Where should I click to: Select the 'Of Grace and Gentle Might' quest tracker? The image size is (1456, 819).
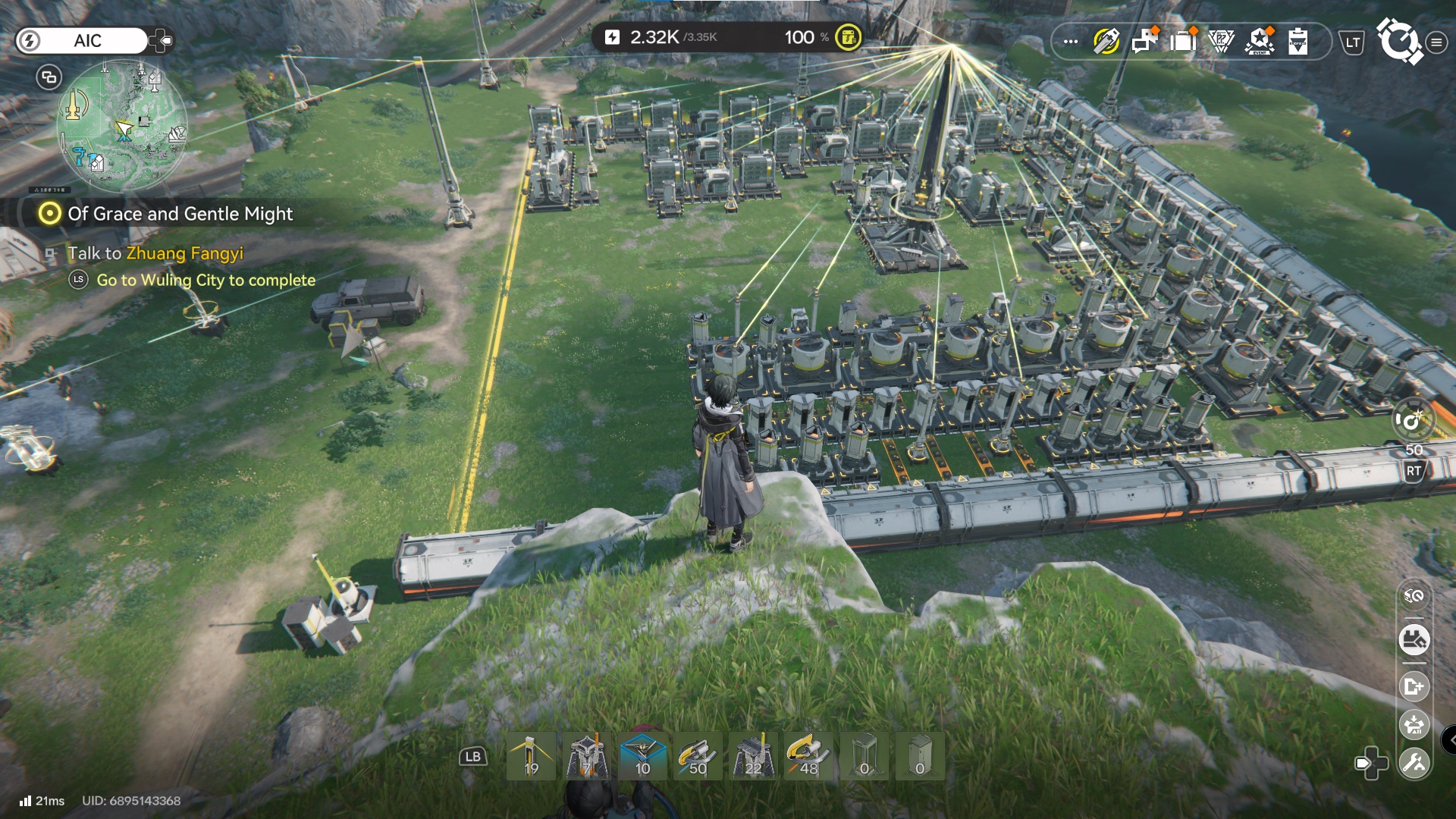click(180, 214)
